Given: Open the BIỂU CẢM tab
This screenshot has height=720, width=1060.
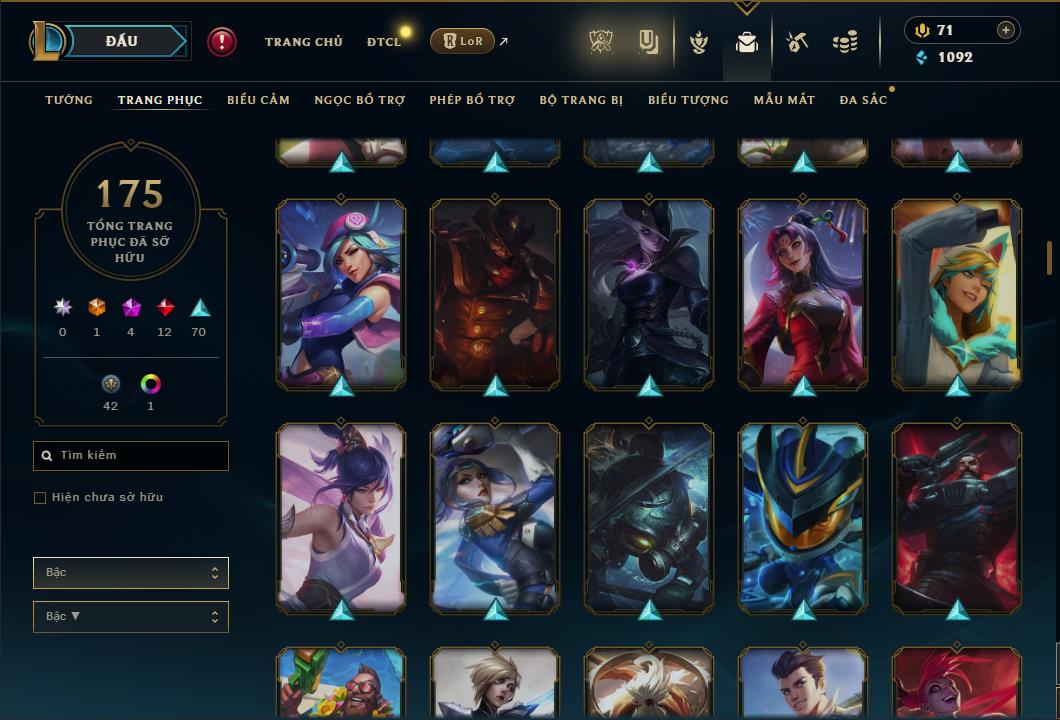Looking at the screenshot, I should coord(258,100).
